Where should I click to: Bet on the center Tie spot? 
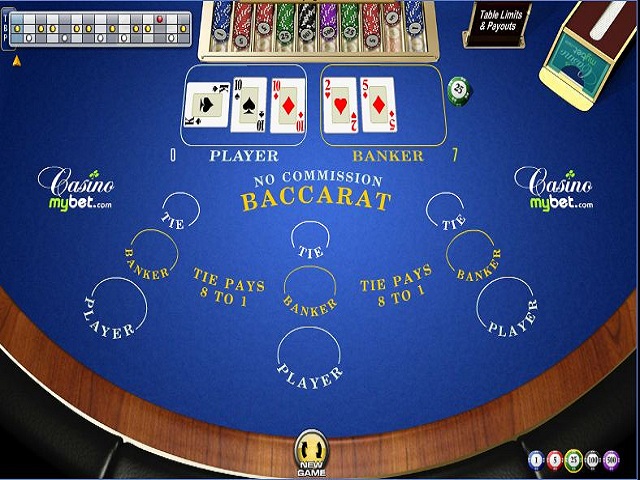pos(310,241)
